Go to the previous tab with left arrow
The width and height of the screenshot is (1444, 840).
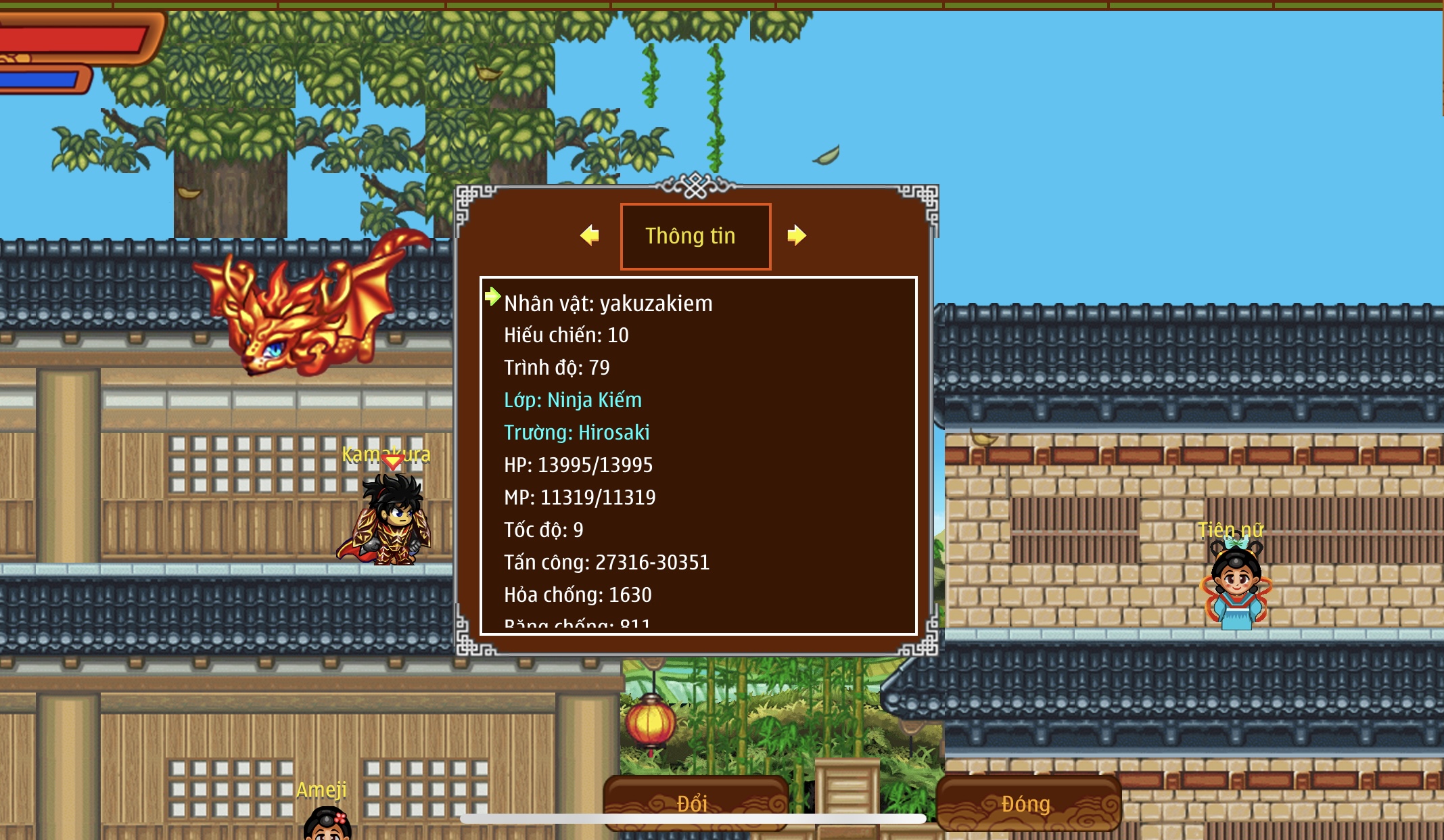tap(590, 235)
